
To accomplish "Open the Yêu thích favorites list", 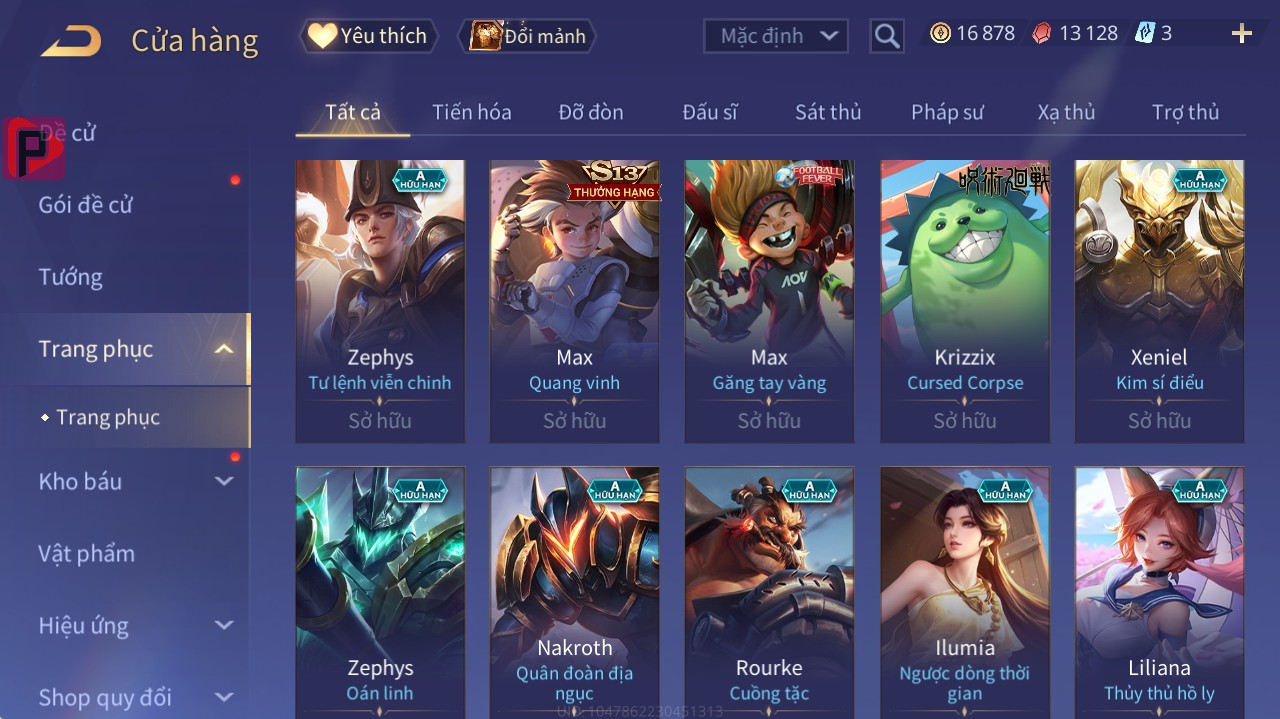I will coord(368,36).
